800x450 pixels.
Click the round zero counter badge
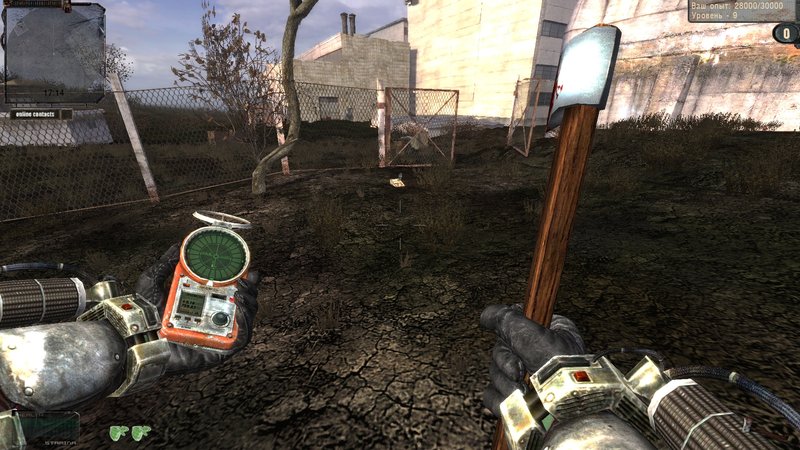[784, 33]
